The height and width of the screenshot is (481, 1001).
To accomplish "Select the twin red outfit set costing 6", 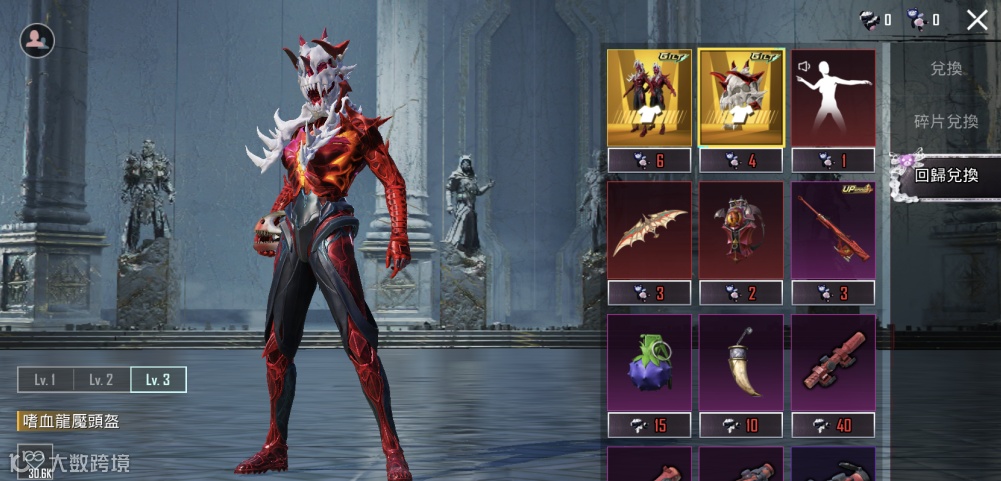I will [649, 99].
